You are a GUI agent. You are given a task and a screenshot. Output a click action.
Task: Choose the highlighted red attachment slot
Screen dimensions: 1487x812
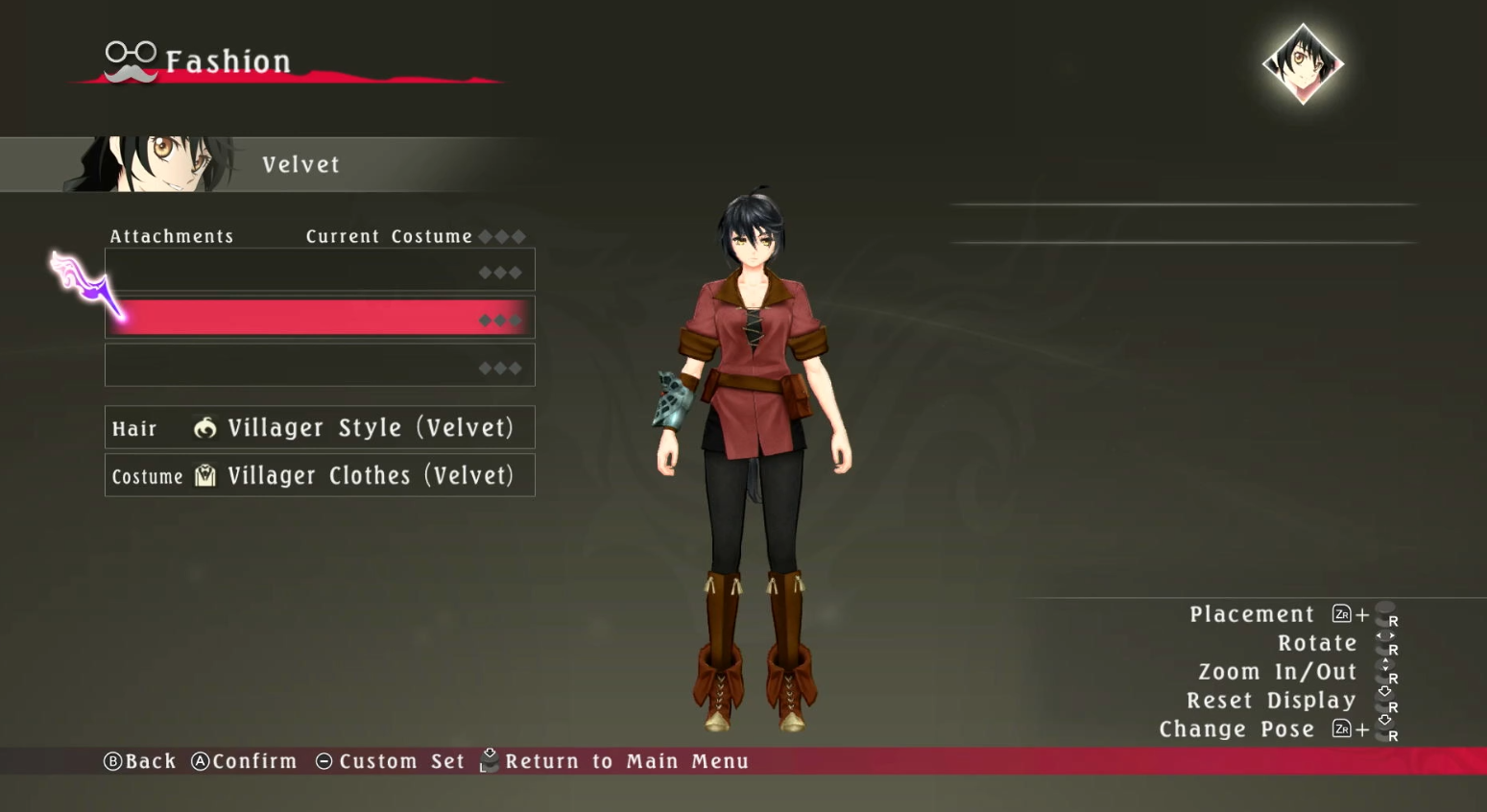pyautogui.click(x=320, y=319)
